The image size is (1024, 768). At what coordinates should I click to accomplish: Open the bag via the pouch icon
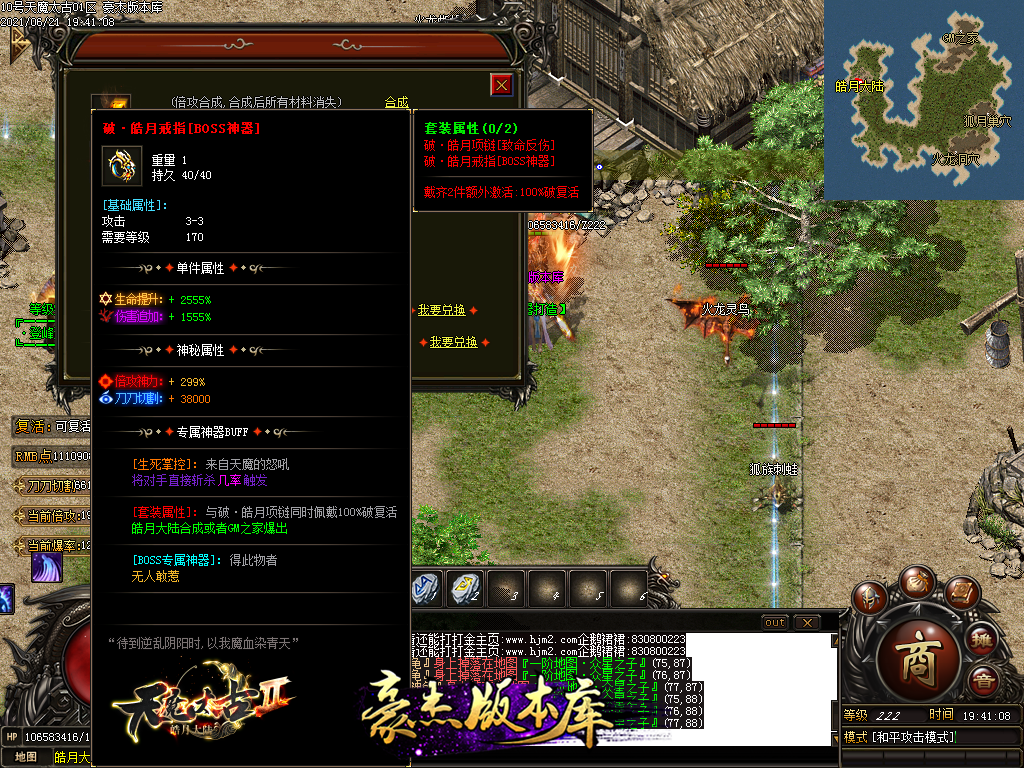tap(916, 582)
